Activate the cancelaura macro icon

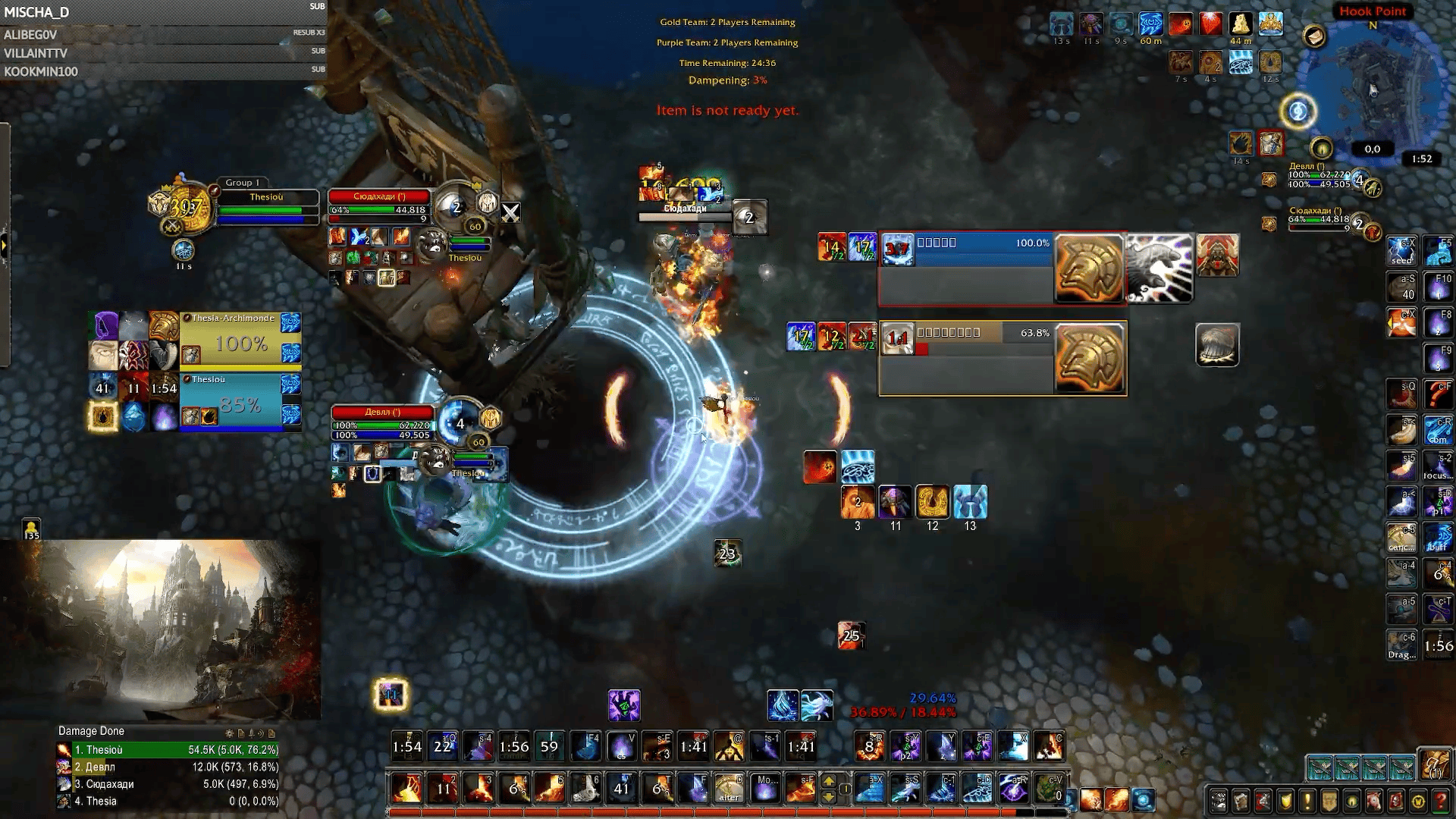tap(1401, 537)
